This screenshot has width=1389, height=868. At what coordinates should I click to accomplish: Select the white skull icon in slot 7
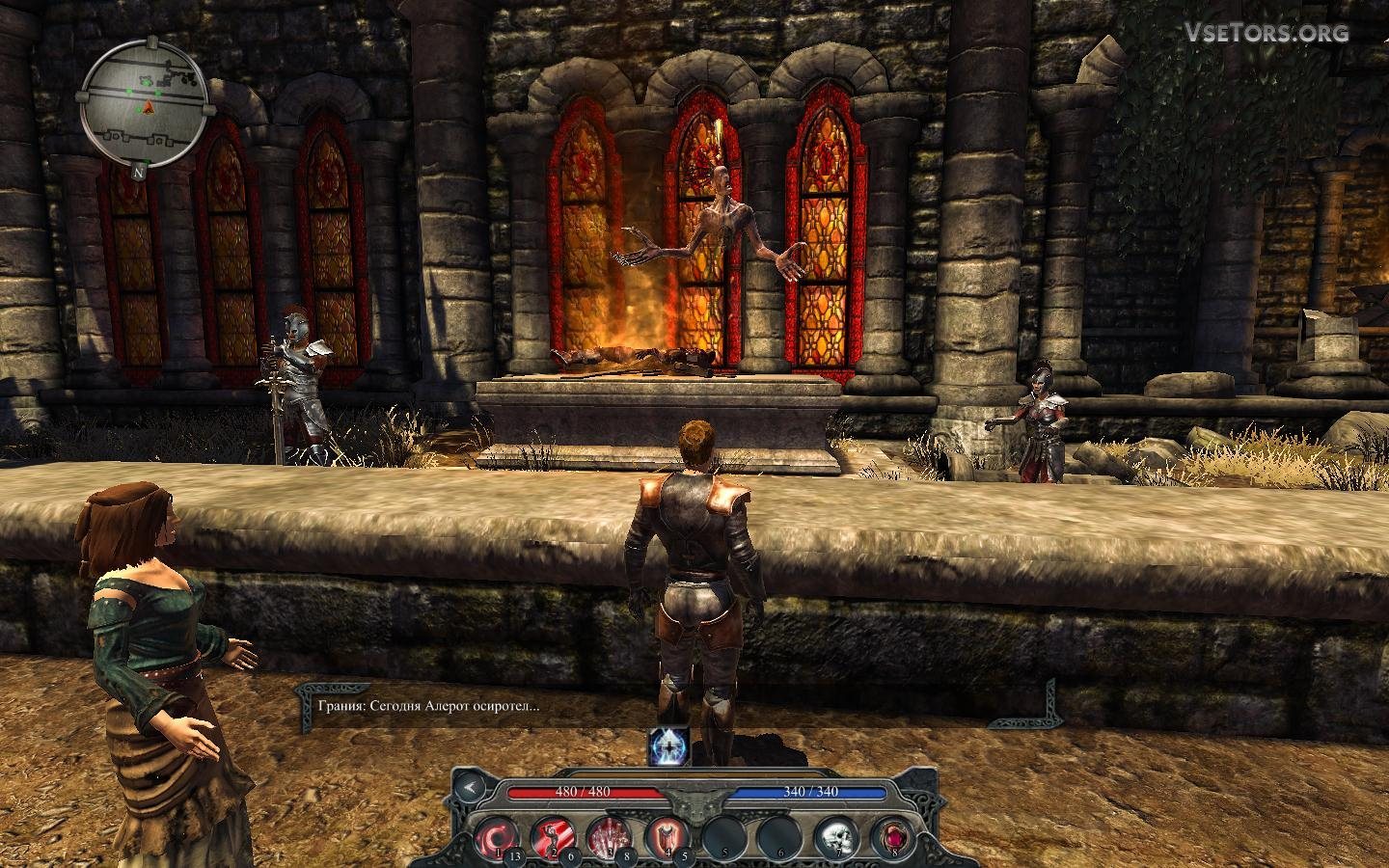pos(834,835)
